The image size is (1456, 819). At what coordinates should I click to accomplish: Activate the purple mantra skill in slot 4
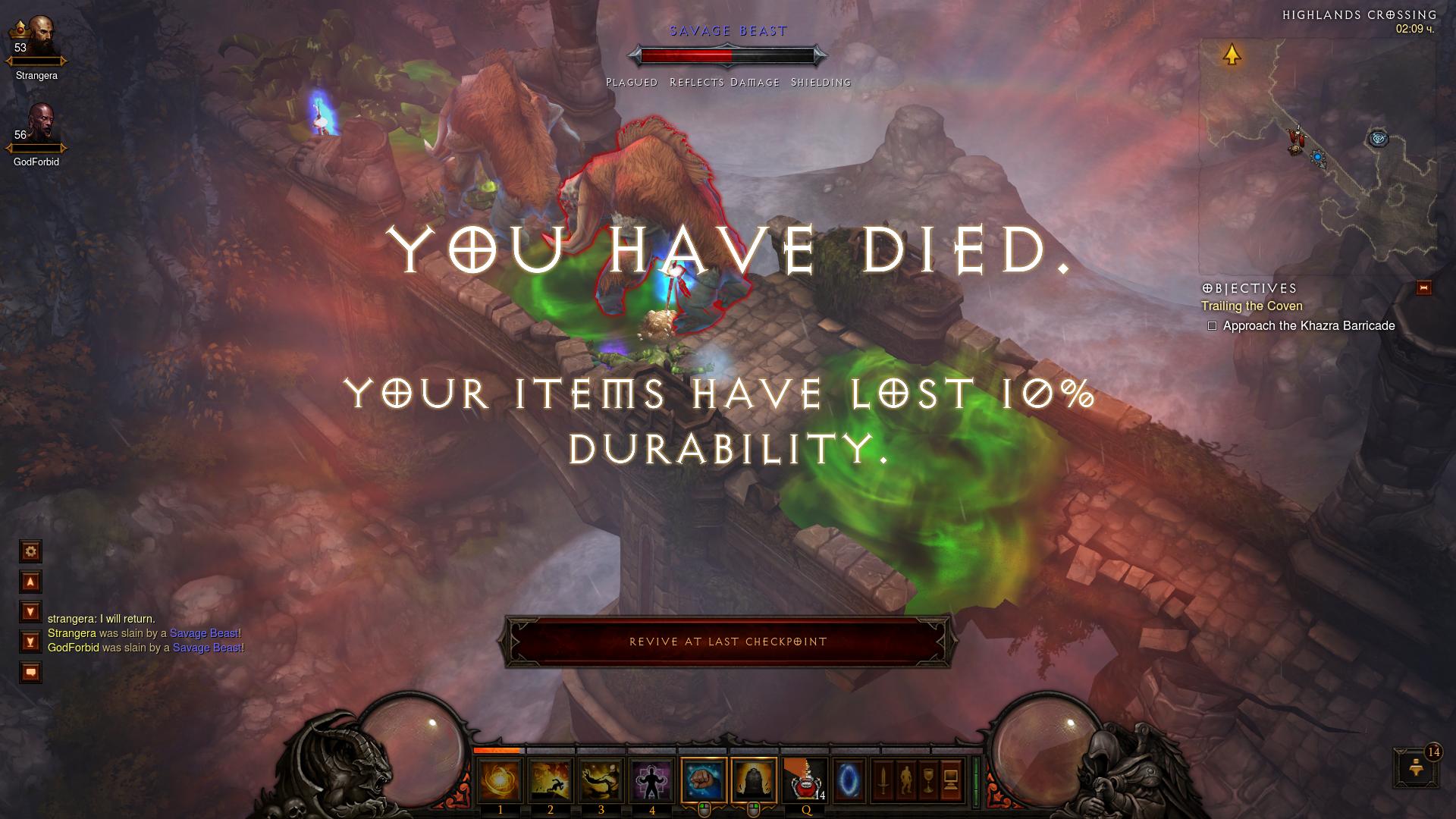[x=651, y=780]
